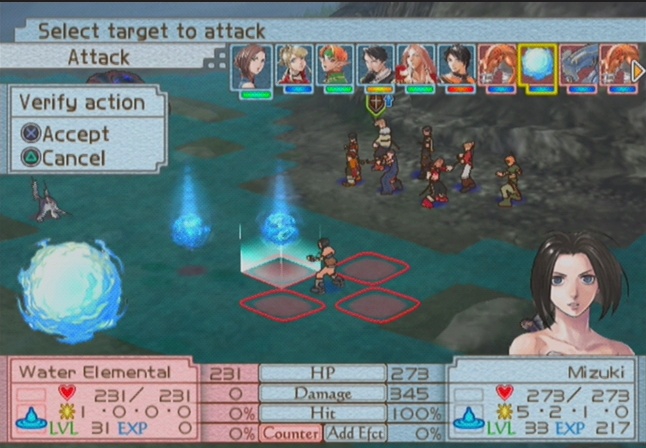Image resolution: width=646 pixels, height=448 pixels.
Task: Cancel the attack in Verify action
Action: coord(72,157)
